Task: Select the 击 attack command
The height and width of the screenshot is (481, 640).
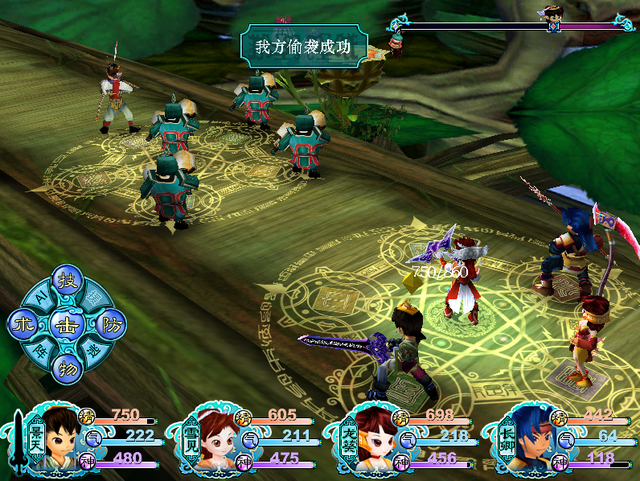Action: point(66,323)
